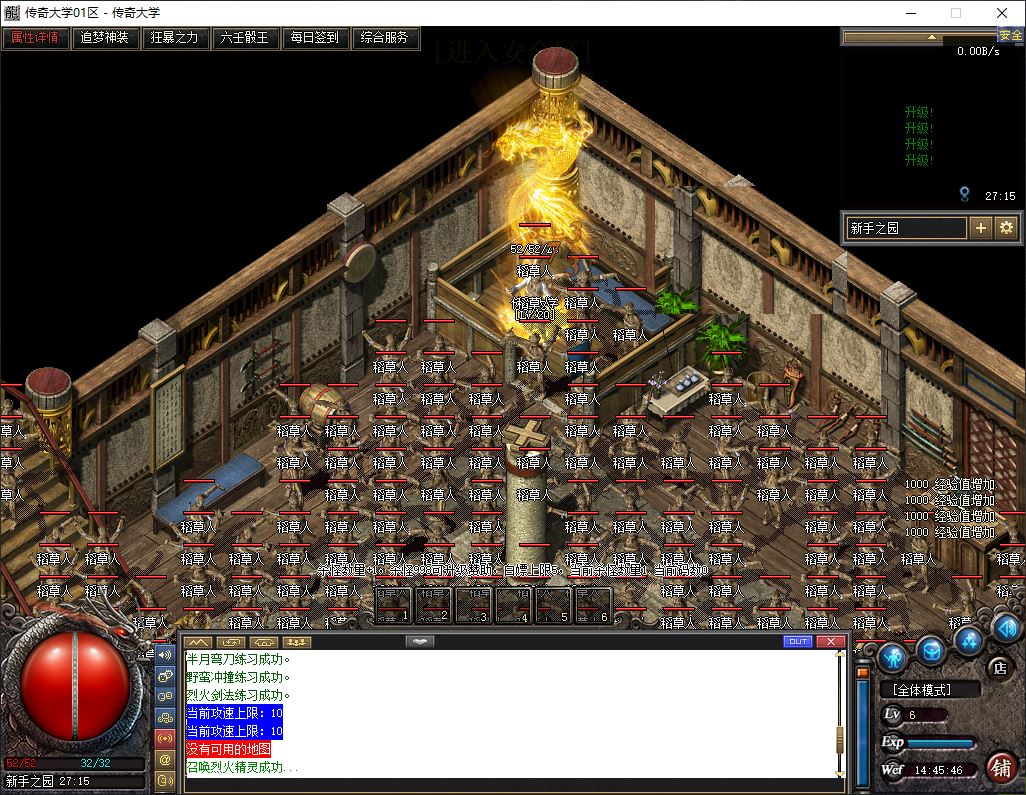The width and height of the screenshot is (1026, 795).
Task: Open the 追梦神装 menu
Action: tap(105, 38)
